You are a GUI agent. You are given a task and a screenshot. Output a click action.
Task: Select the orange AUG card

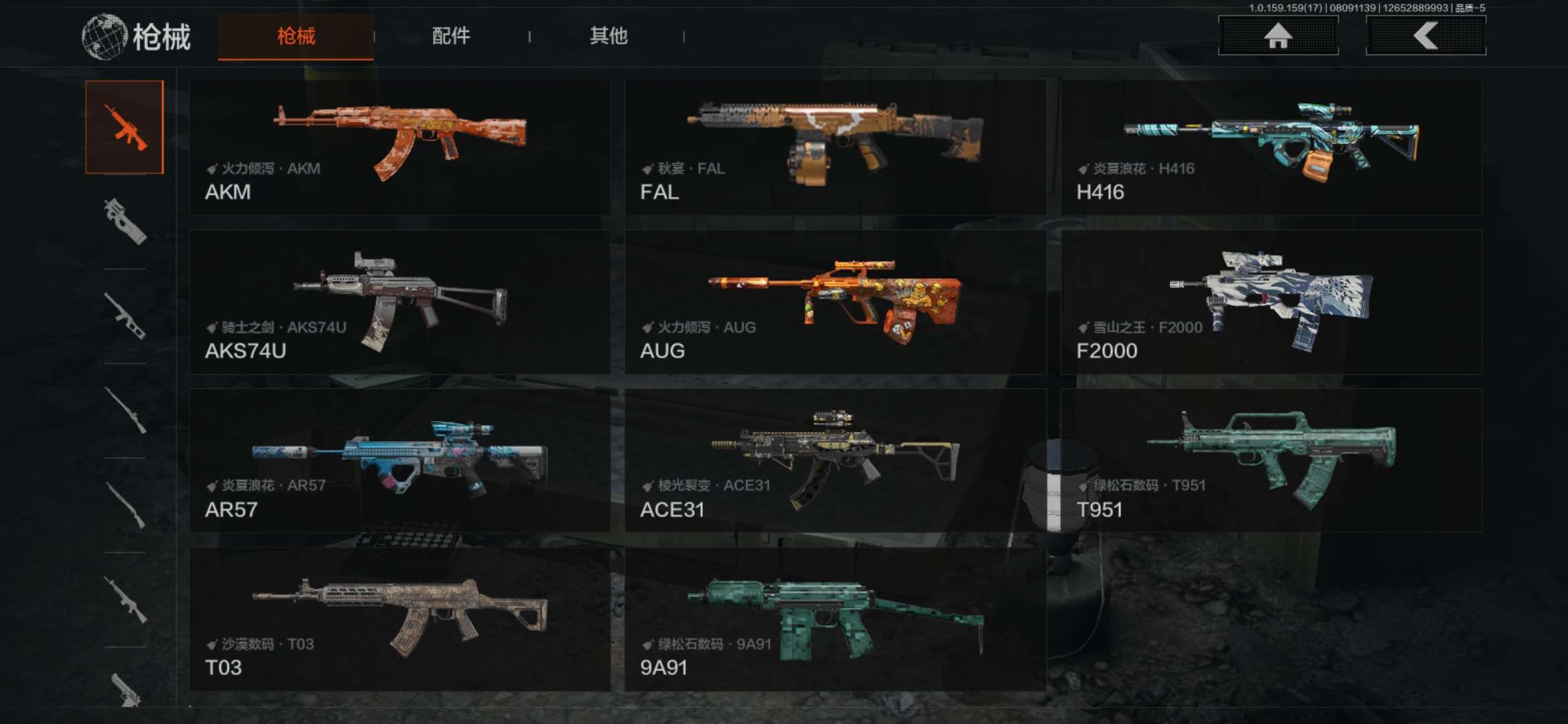tap(835, 302)
